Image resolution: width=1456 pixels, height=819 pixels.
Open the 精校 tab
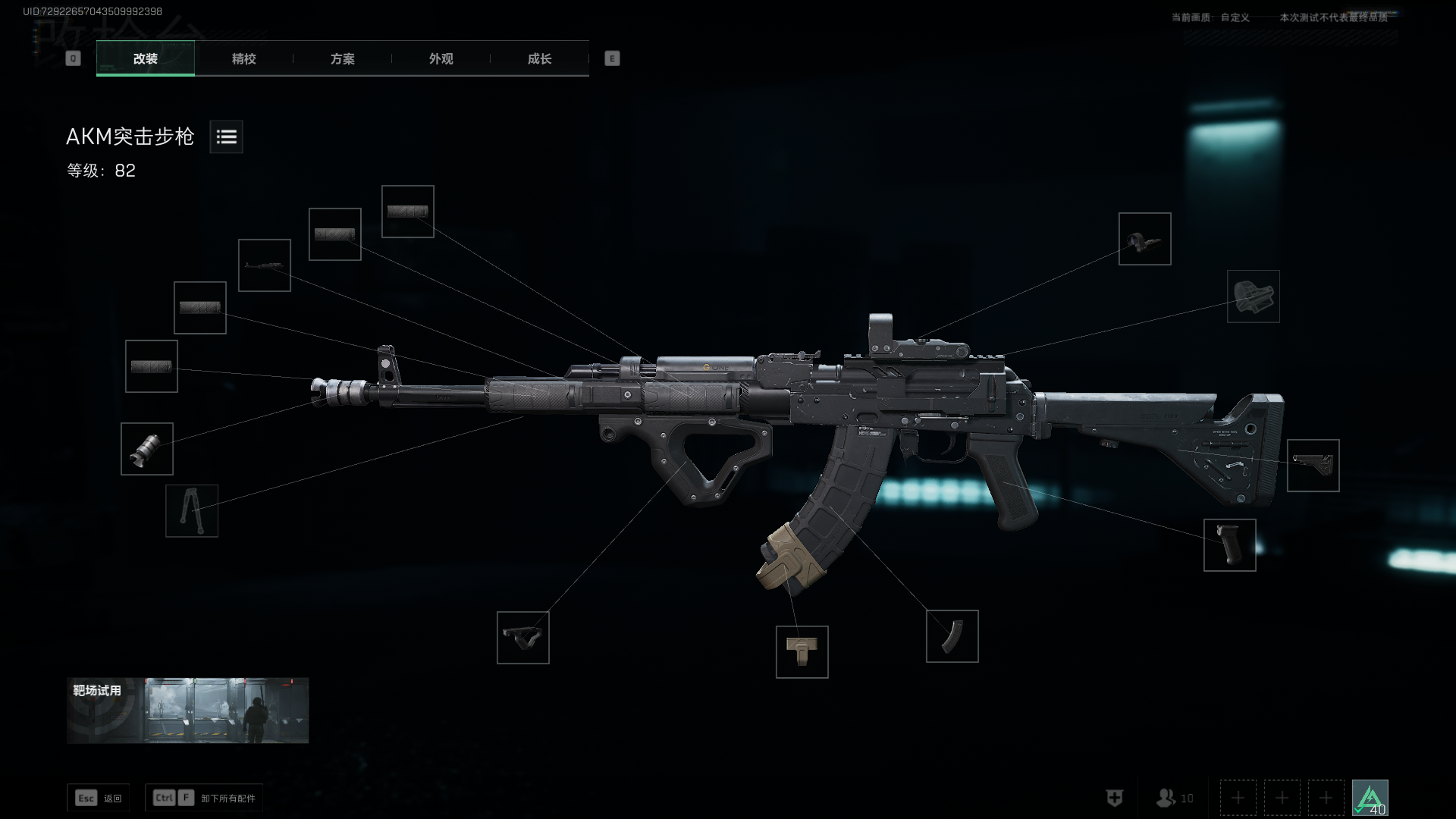pos(243,58)
